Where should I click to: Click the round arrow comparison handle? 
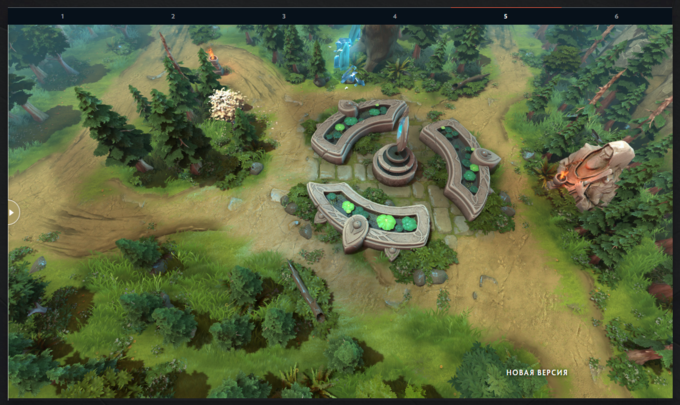[x=12, y=212]
